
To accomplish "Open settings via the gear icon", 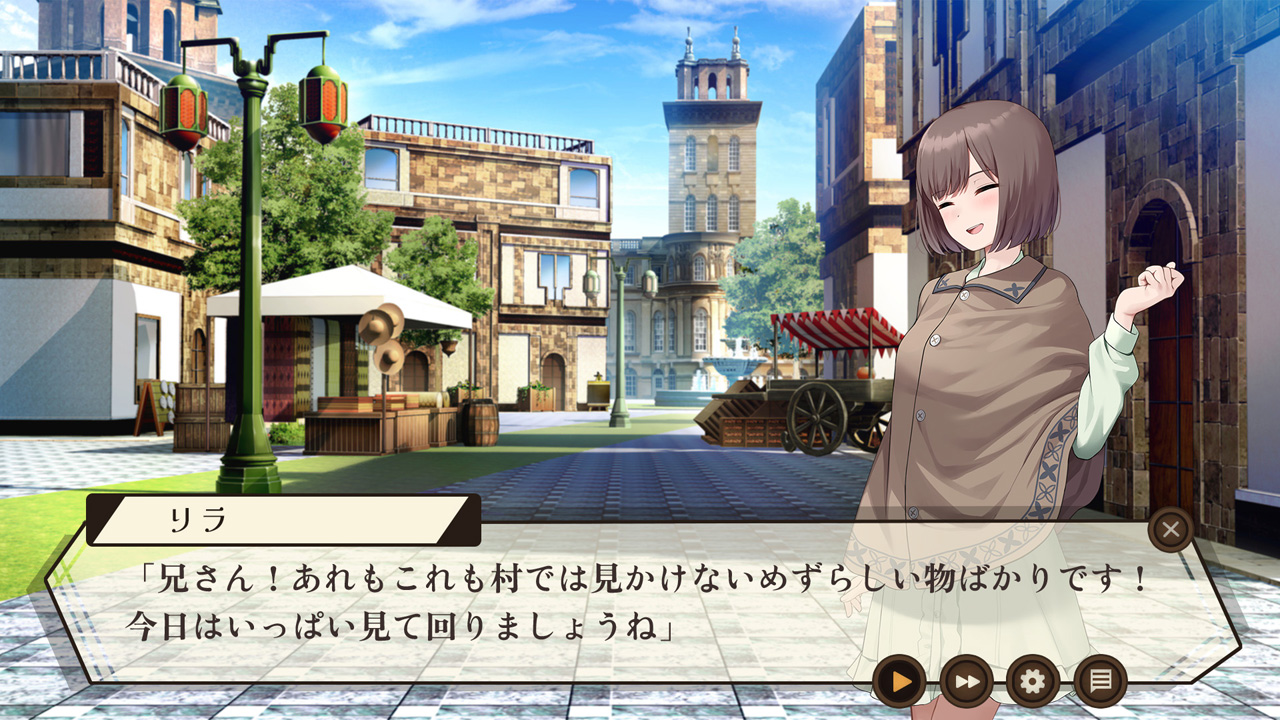I will [1033, 682].
